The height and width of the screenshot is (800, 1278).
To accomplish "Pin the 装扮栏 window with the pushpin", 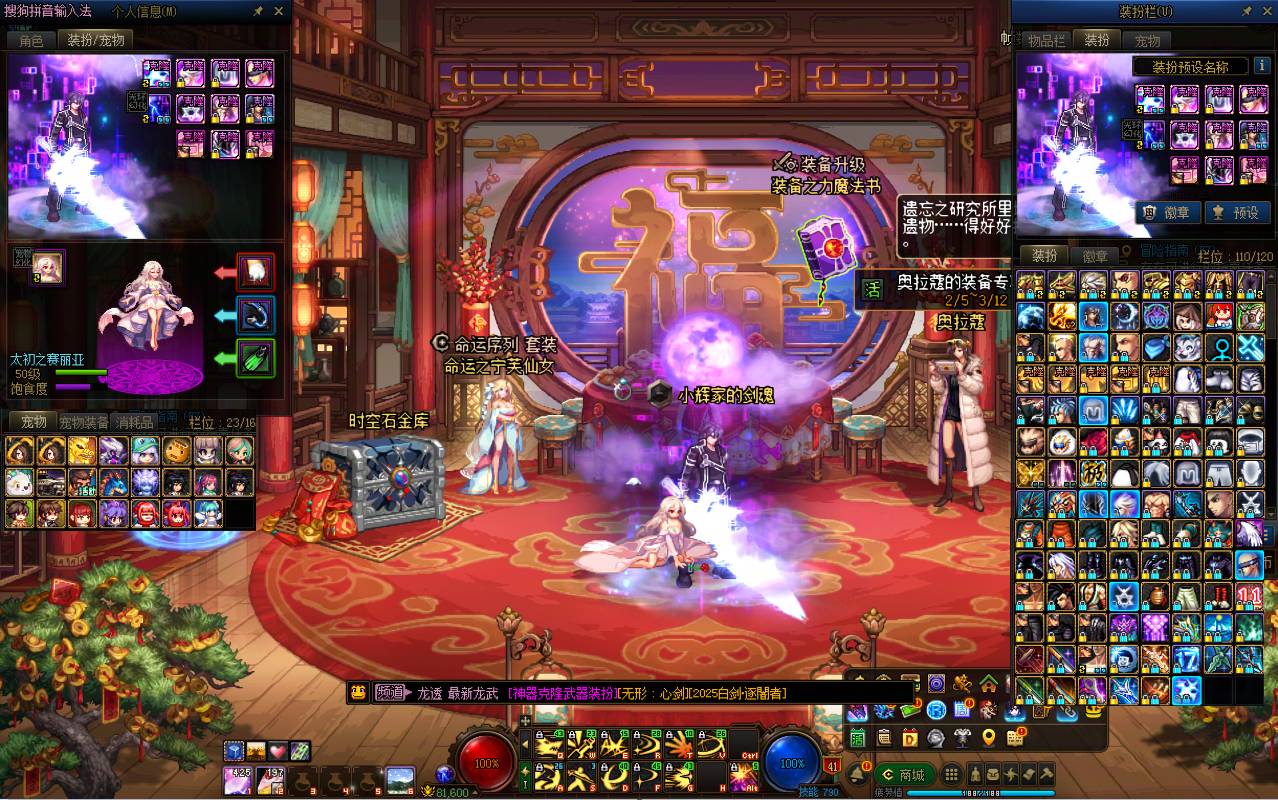I will (1246, 11).
